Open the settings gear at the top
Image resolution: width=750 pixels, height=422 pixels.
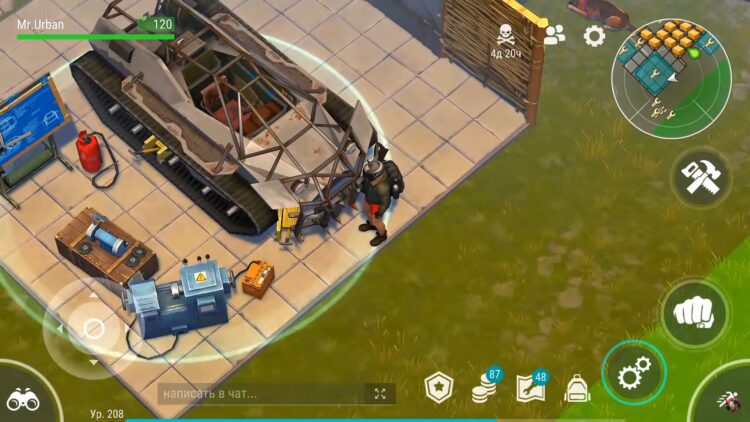[594, 36]
